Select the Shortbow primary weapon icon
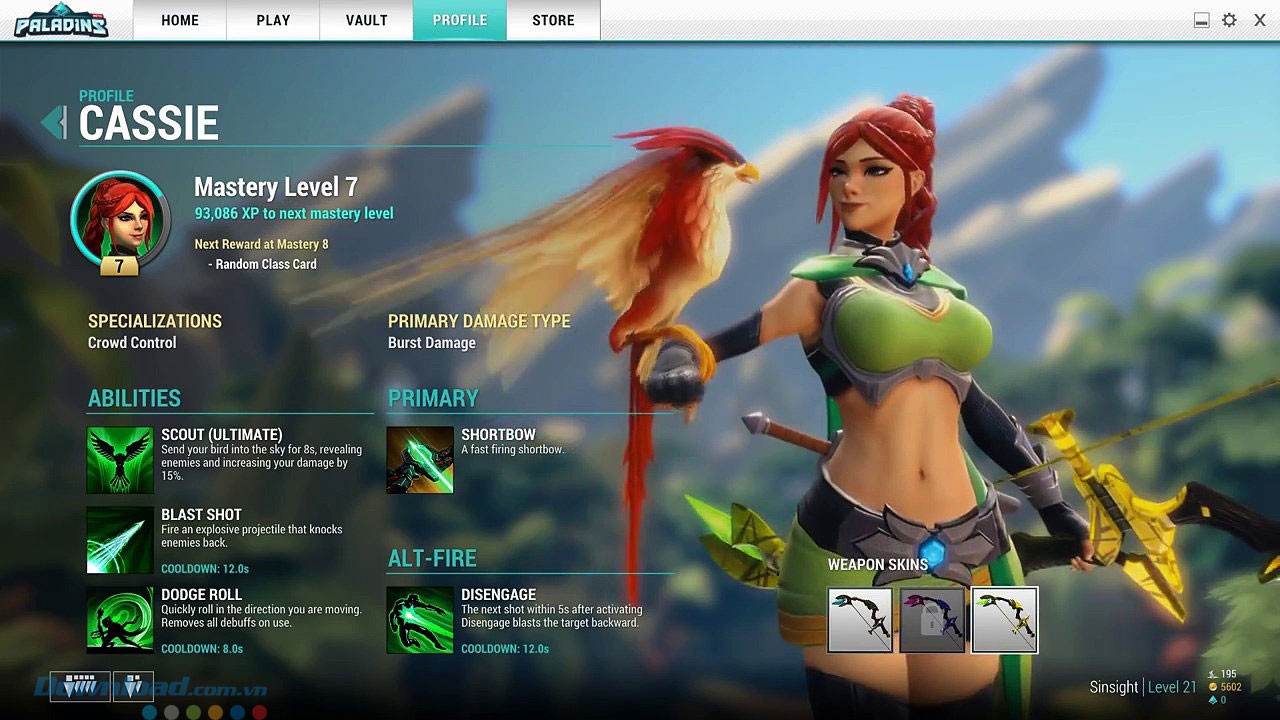The width and height of the screenshot is (1280, 720). tap(420, 460)
